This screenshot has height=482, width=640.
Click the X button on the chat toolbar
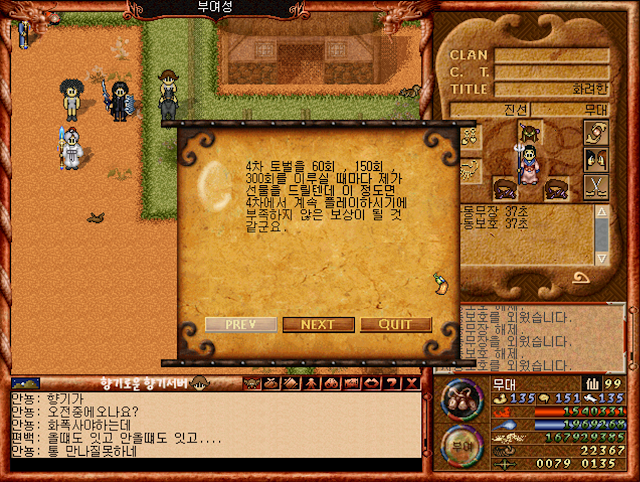tap(411, 383)
